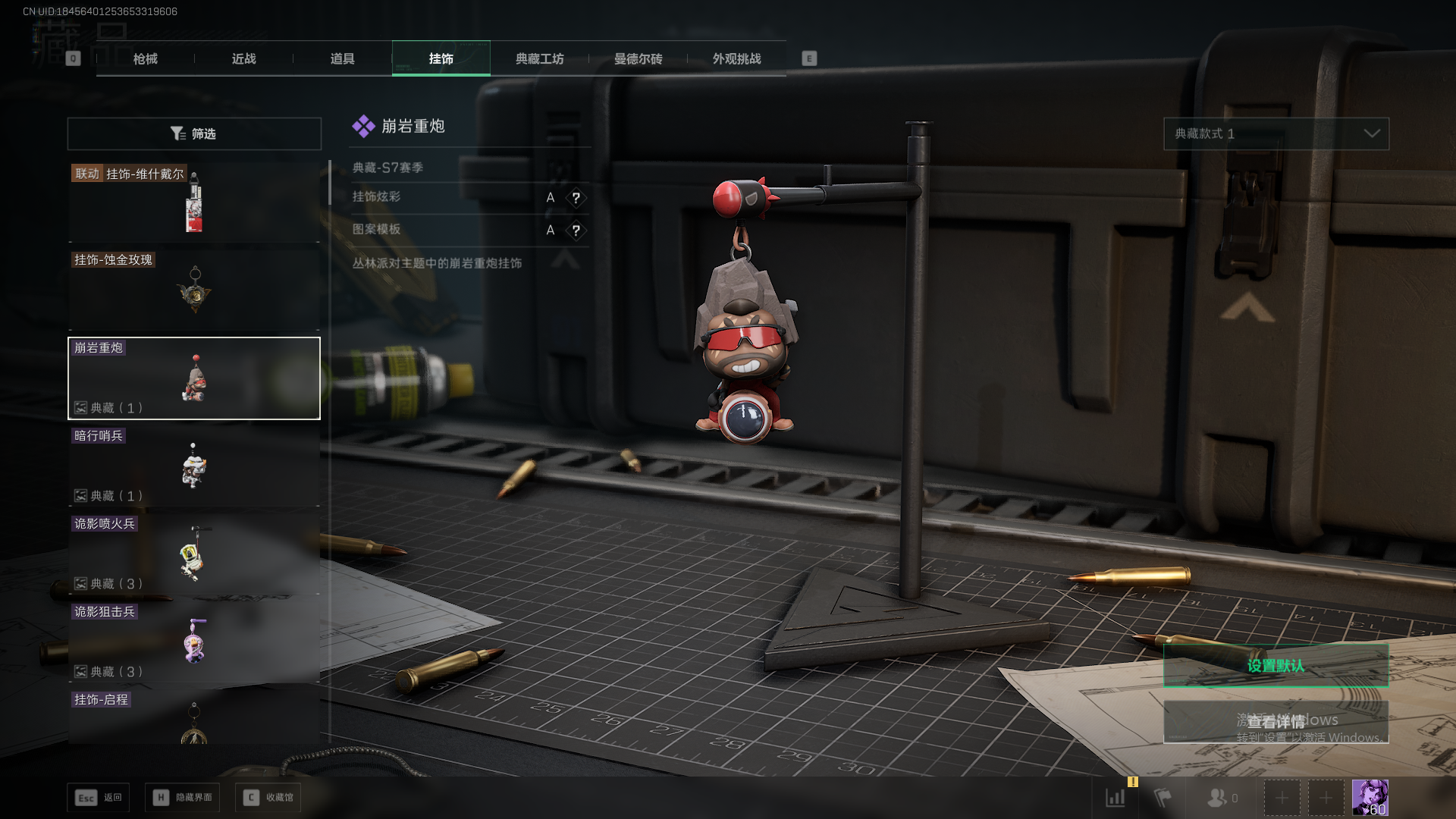
Task: Show help for 挂饰炫彩 rating
Action: (576, 198)
